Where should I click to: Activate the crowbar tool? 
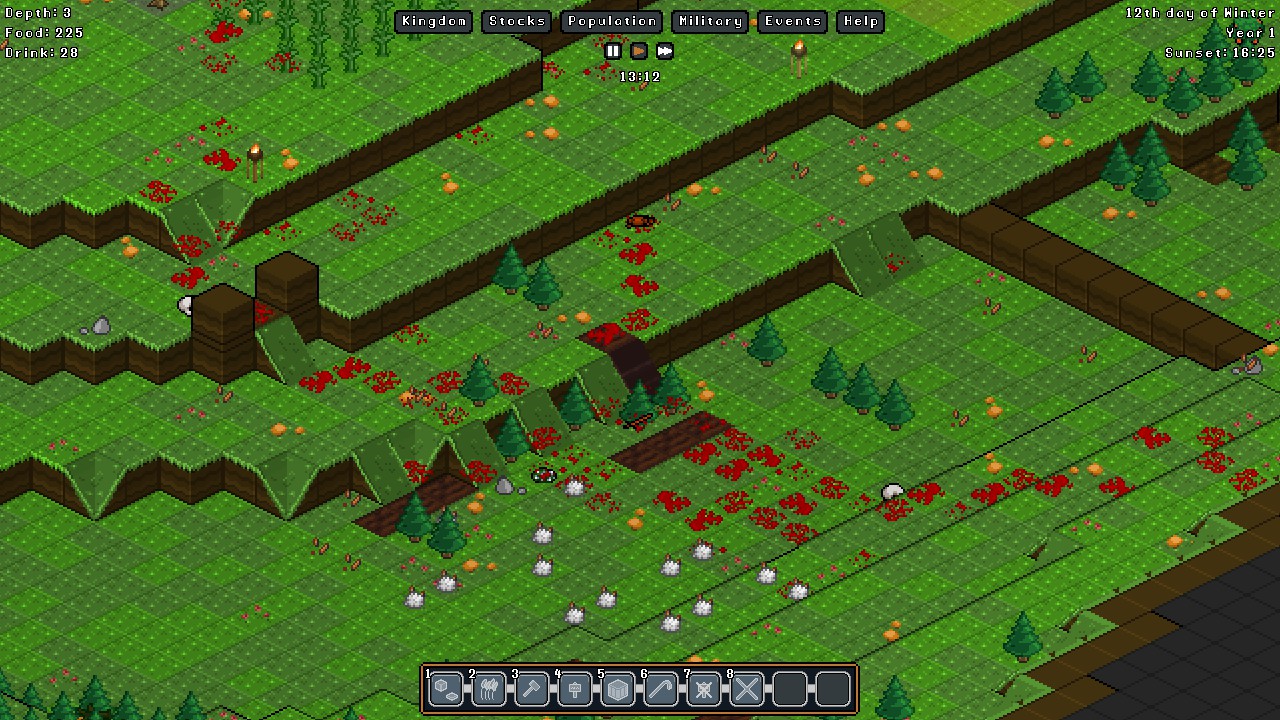661,689
